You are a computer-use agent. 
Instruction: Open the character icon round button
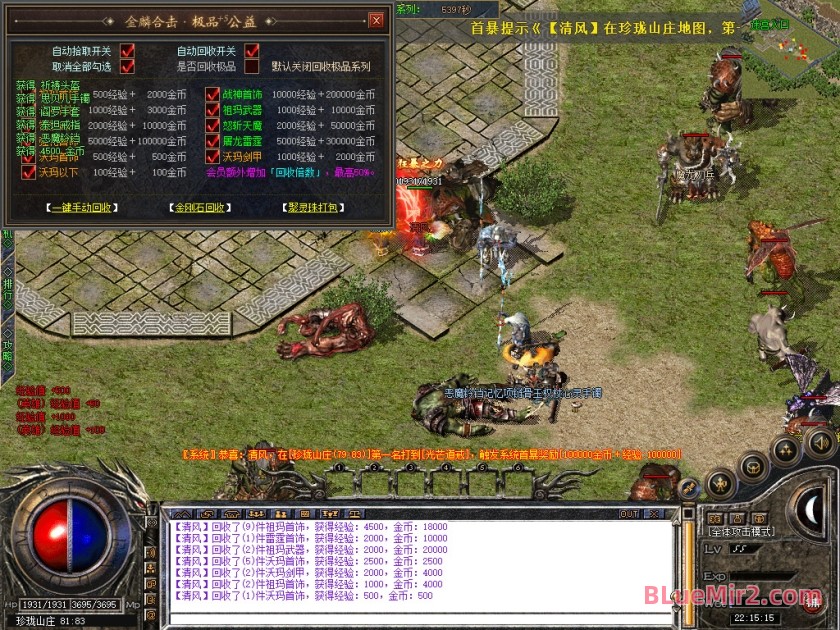coord(718,485)
